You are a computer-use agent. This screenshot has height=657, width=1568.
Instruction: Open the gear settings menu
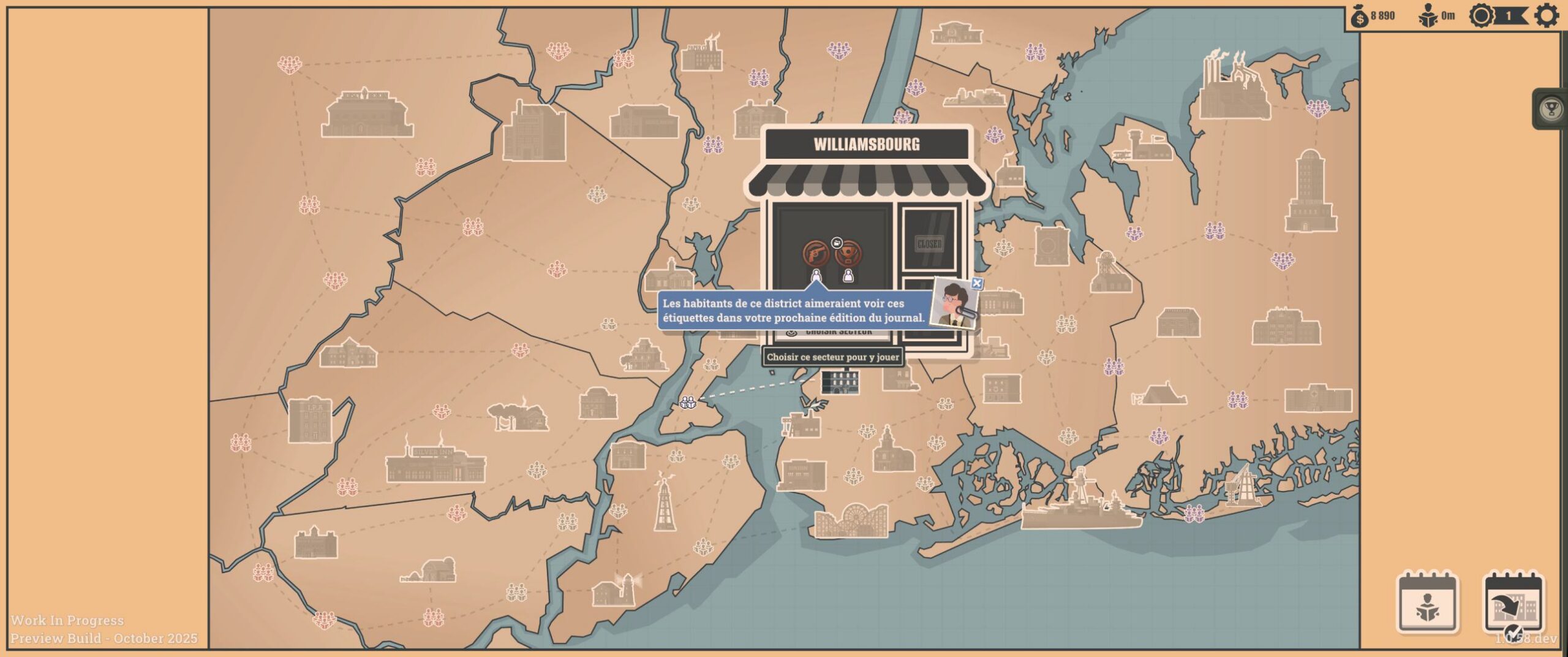[1546, 16]
